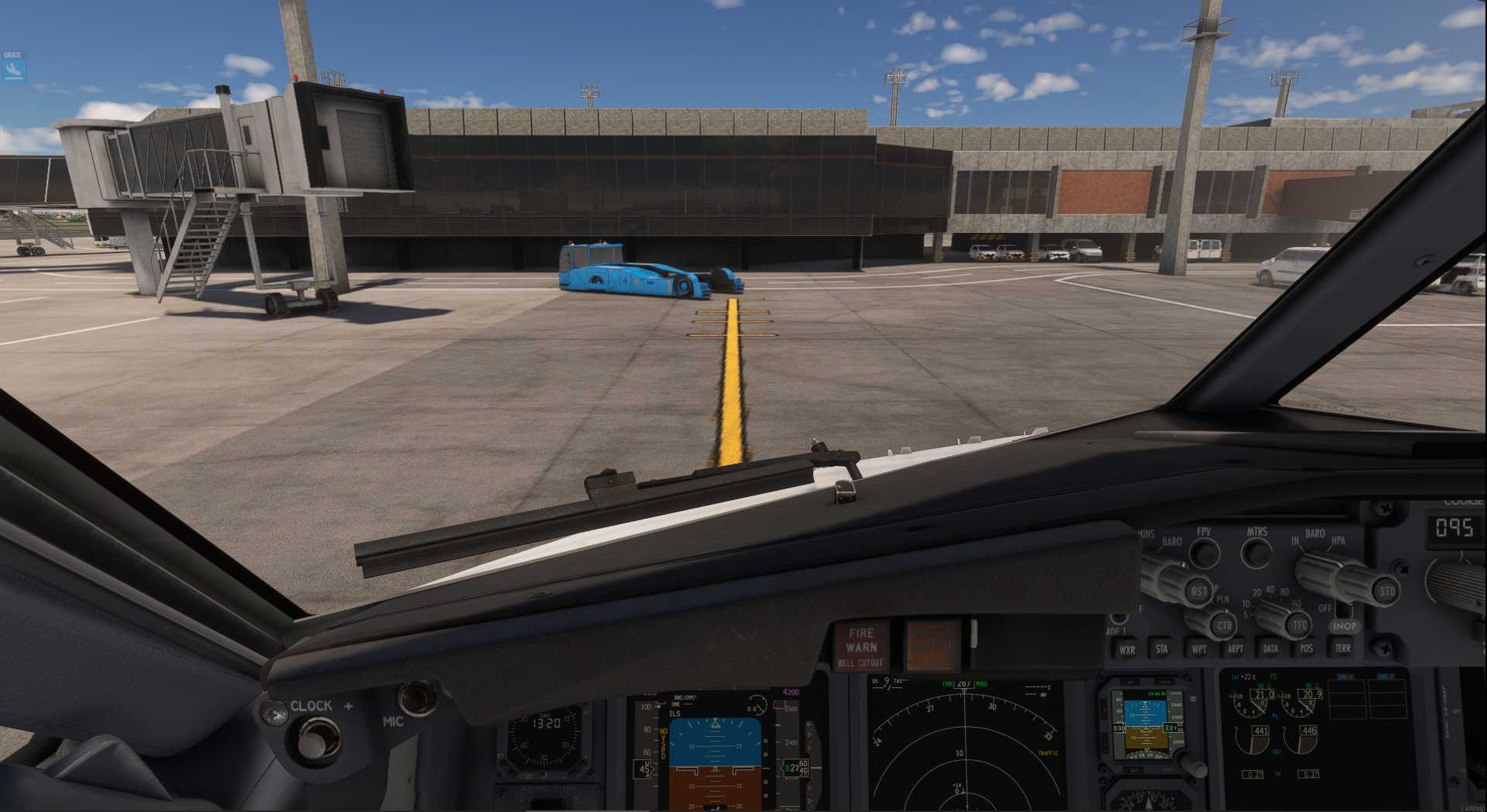Image resolution: width=1487 pixels, height=812 pixels.
Task: Toggle the WPT waypoints map button
Action: point(1199,649)
